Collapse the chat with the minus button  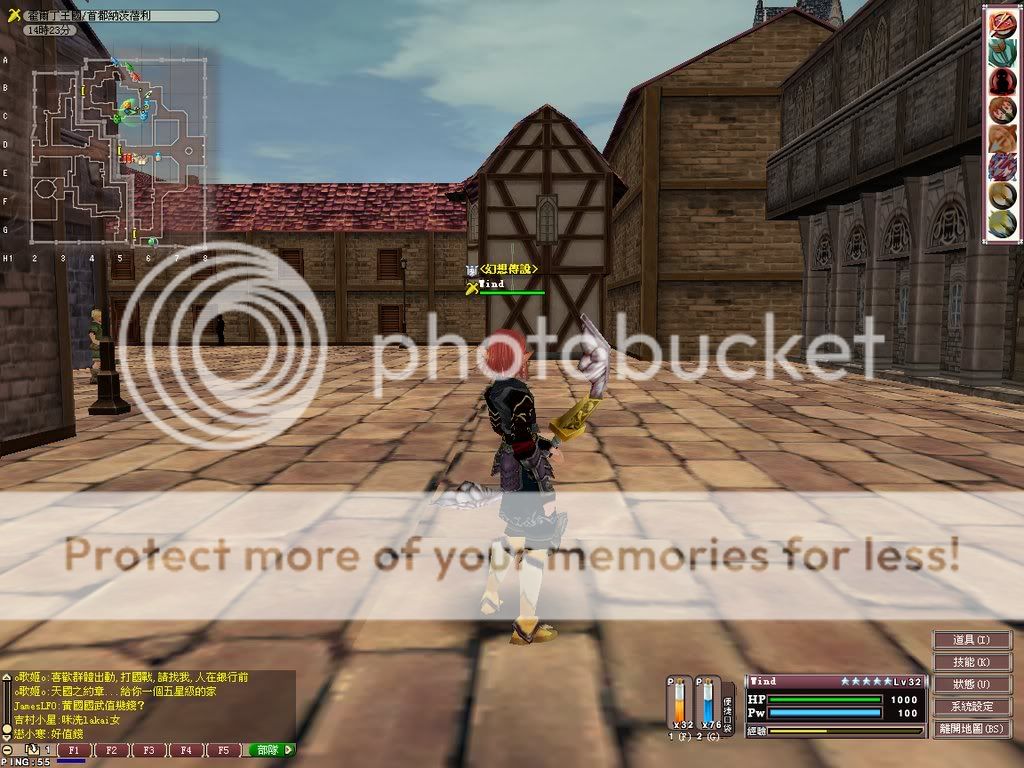point(7,750)
